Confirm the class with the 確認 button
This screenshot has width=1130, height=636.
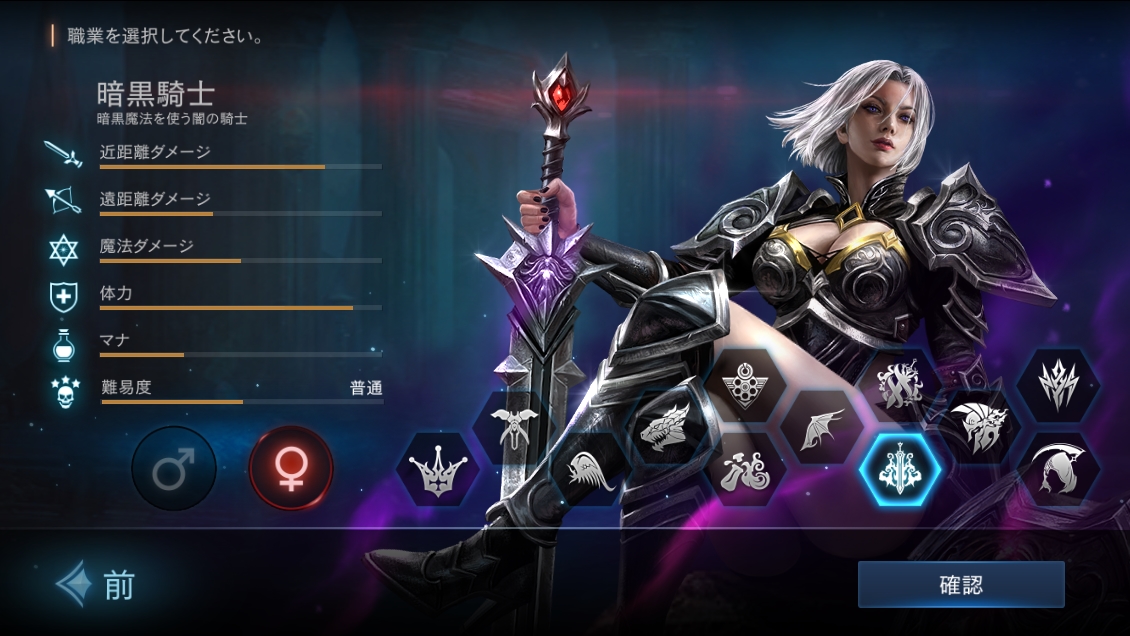(961, 585)
